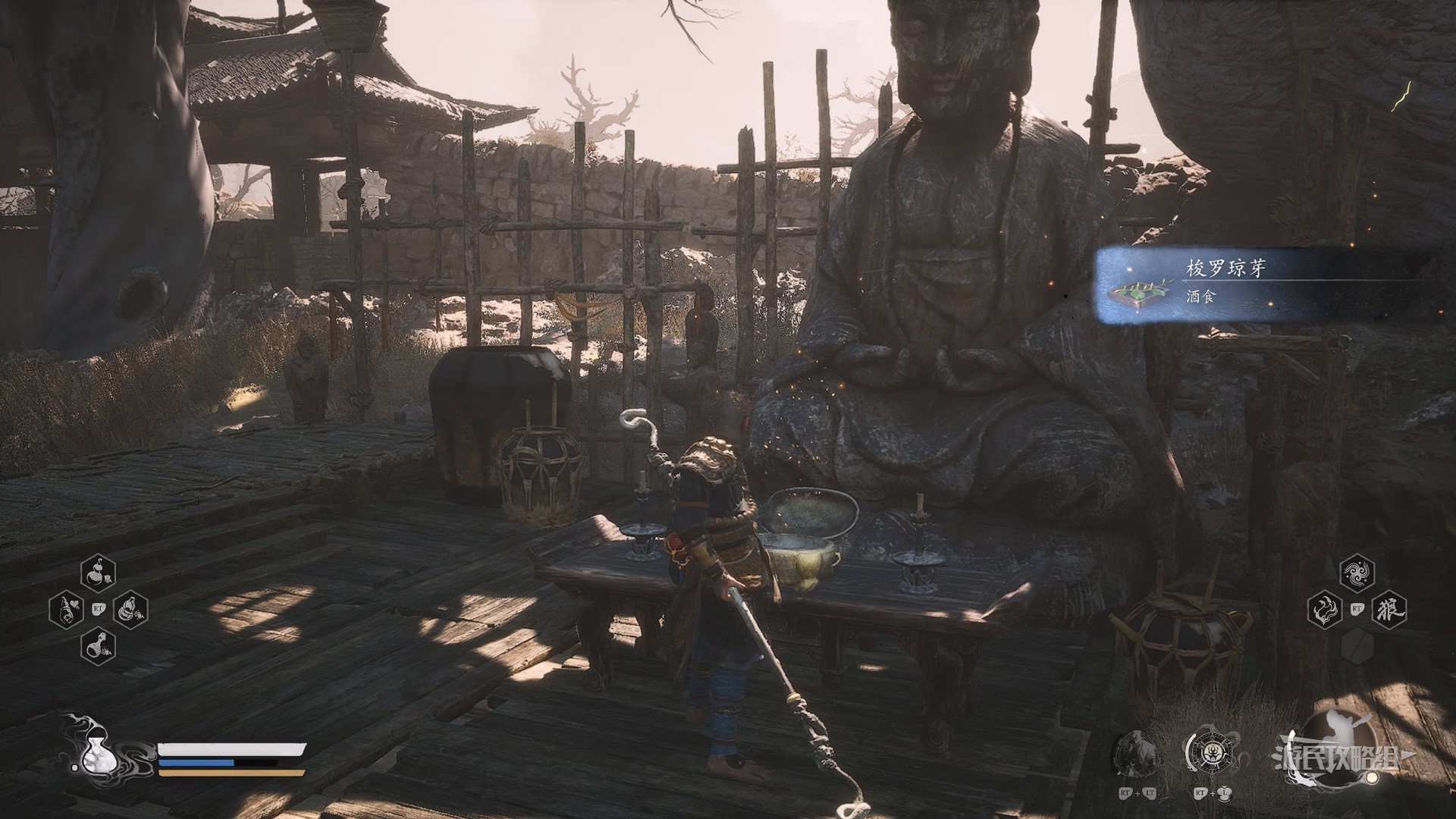This screenshot has height=819, width=1456.
Task: Select the wrapped gourd quick-item slot
Action: (130, 609)
